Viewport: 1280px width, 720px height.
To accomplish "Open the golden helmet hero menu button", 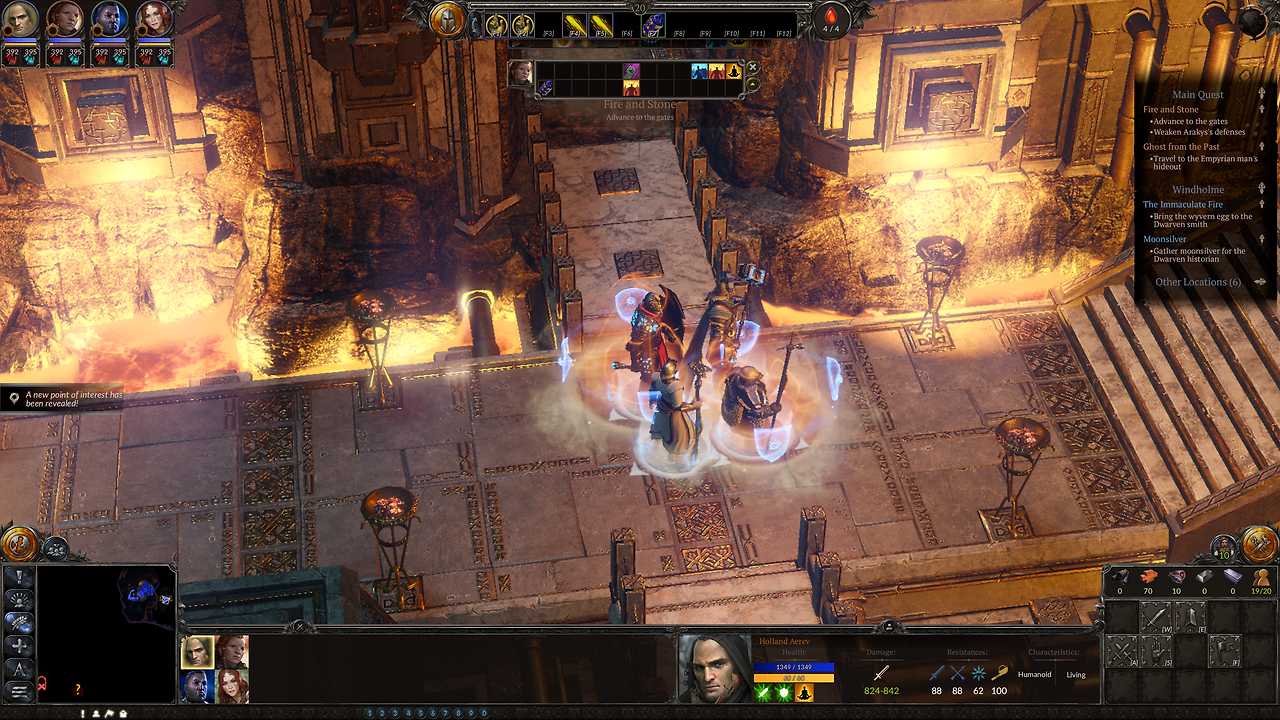I will (448, 19).
